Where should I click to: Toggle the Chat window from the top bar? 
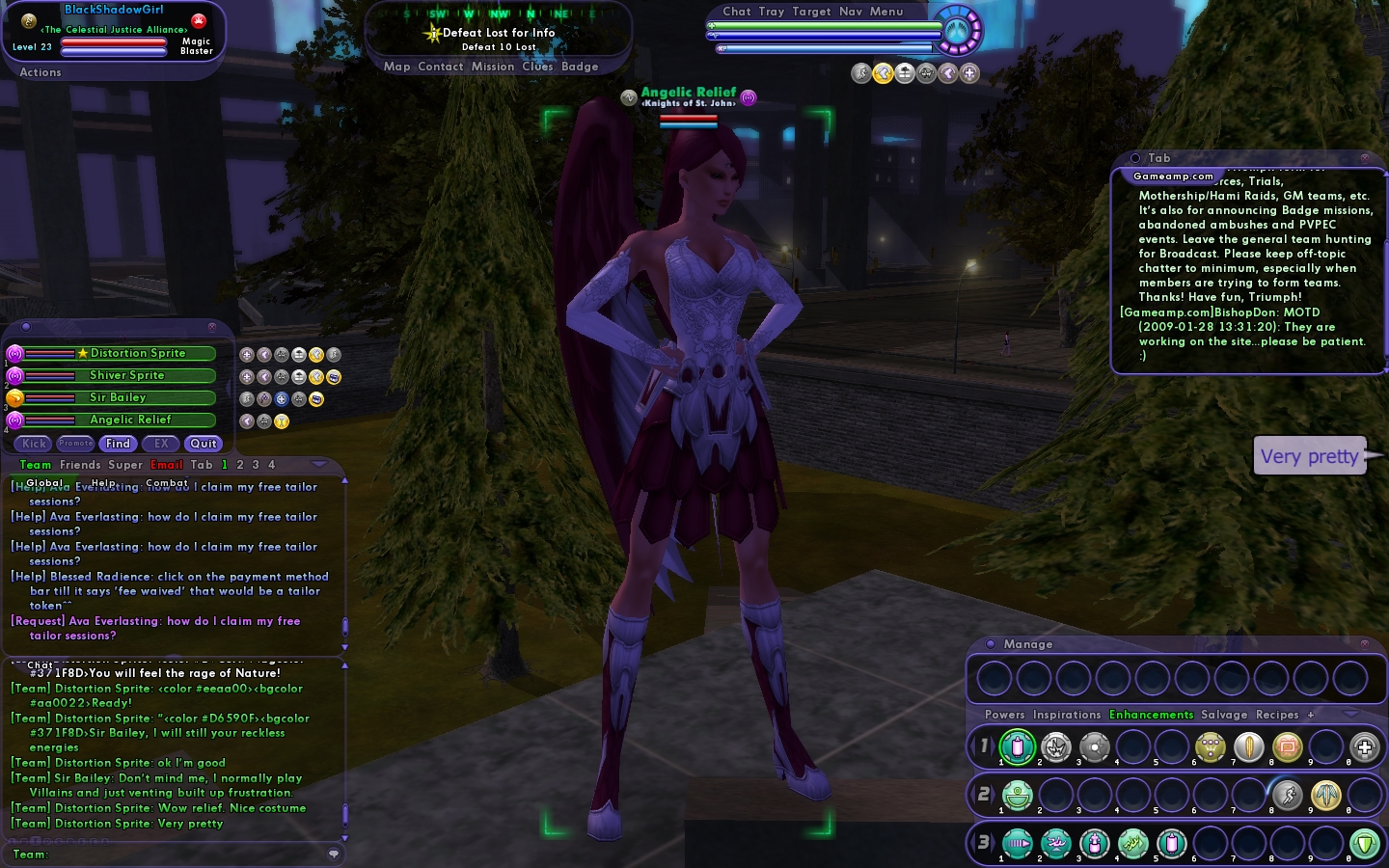coord(737,12)
